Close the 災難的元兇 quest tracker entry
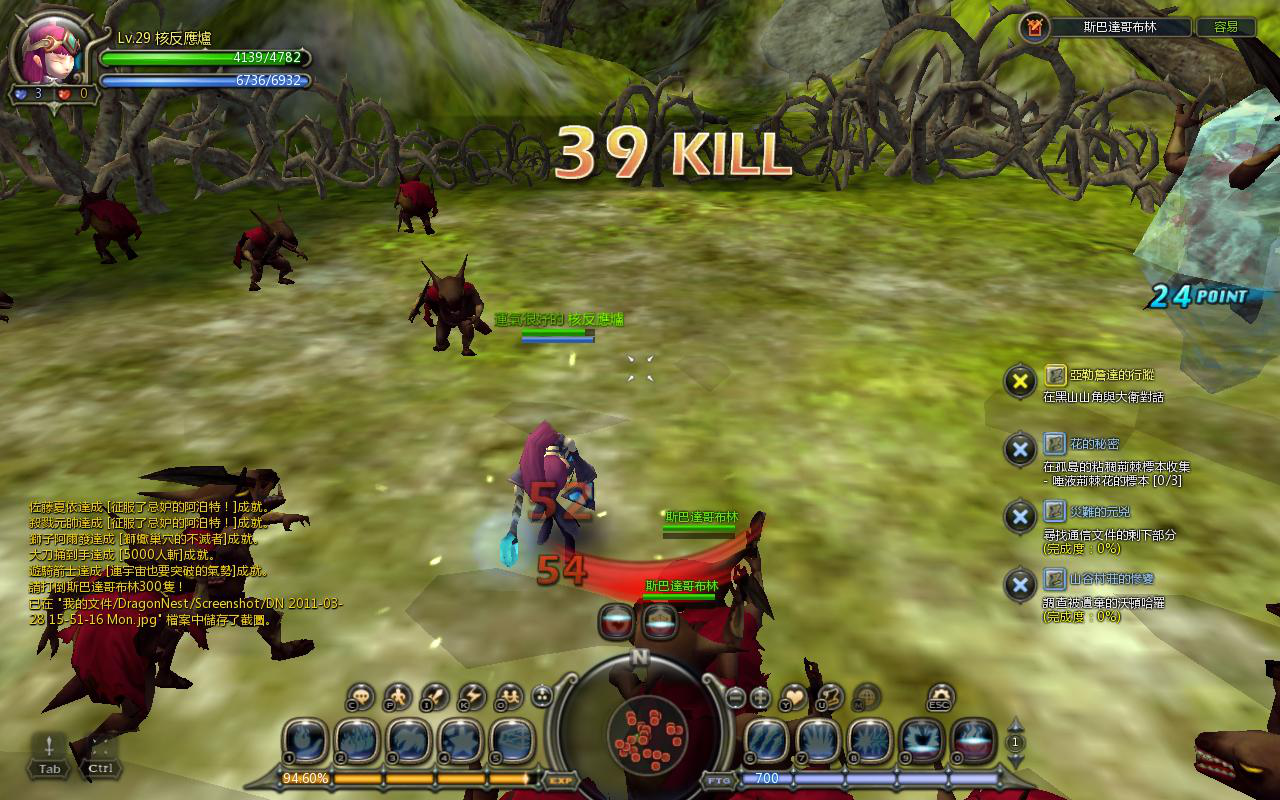Image resolution: width=1280 pixels, height=800 pixels. pyautogui.click(x=1019, y=517)
